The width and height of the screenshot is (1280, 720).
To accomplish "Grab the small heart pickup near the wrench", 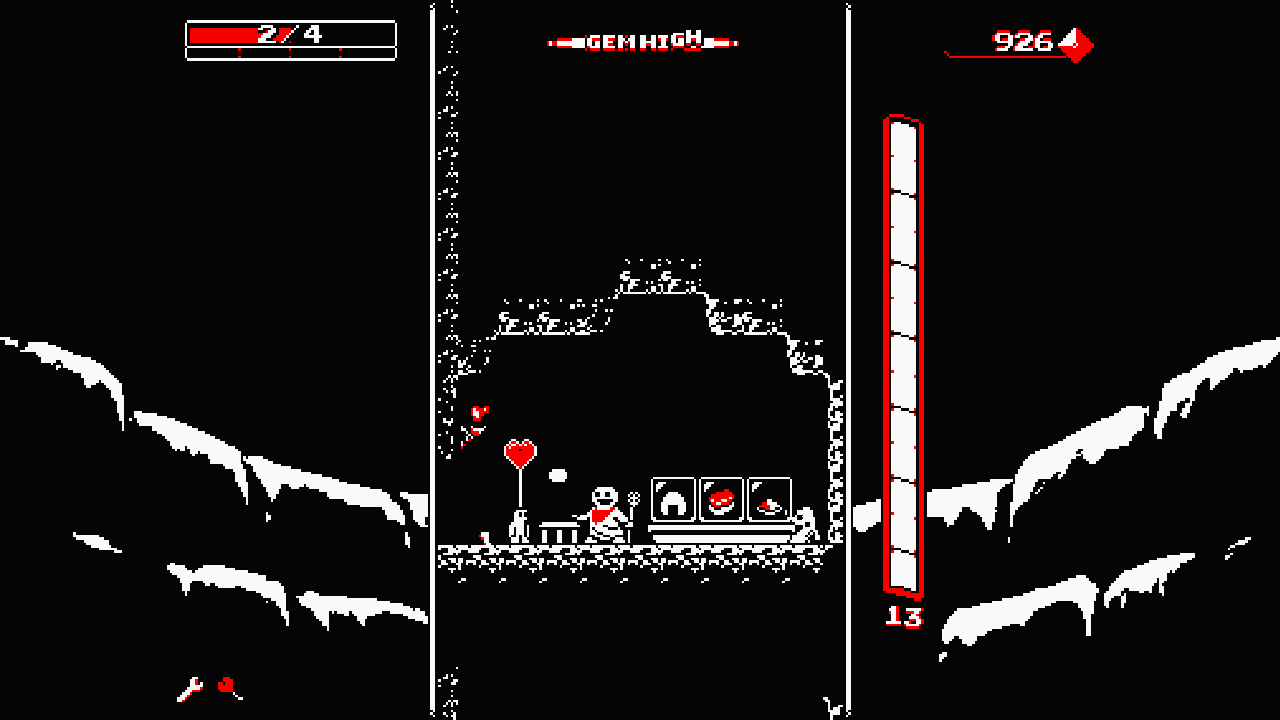I will click(x=226, y=685).
